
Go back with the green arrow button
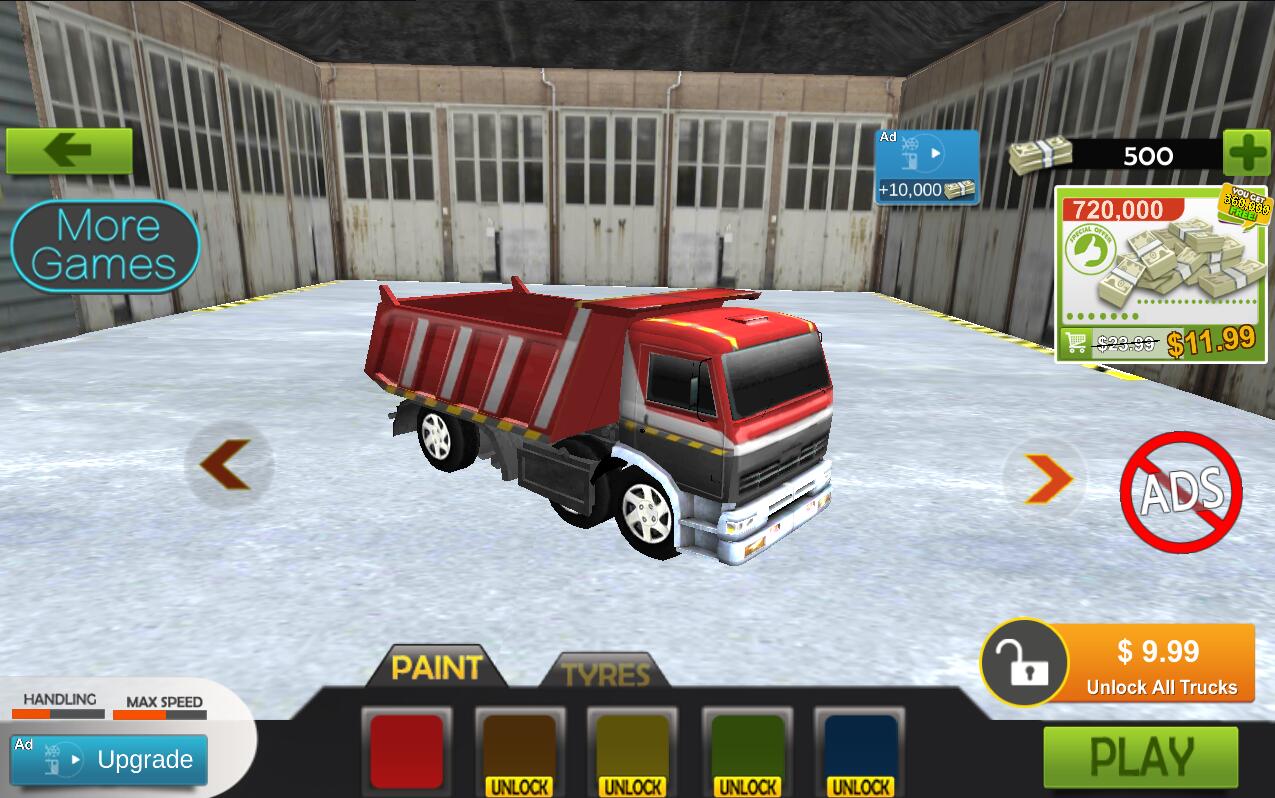pyautogui.click(x=69, y=151)
